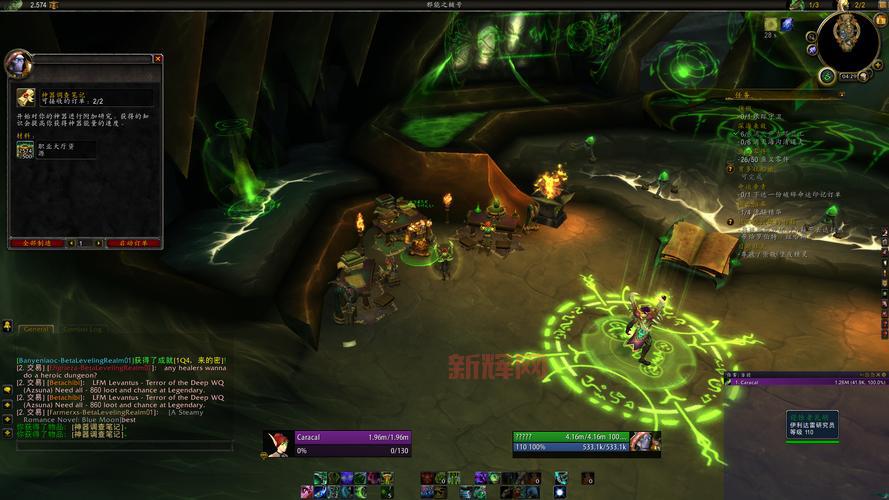Click the blue crystal buff icon
The image size is (889, 500).
coord(787,24)
